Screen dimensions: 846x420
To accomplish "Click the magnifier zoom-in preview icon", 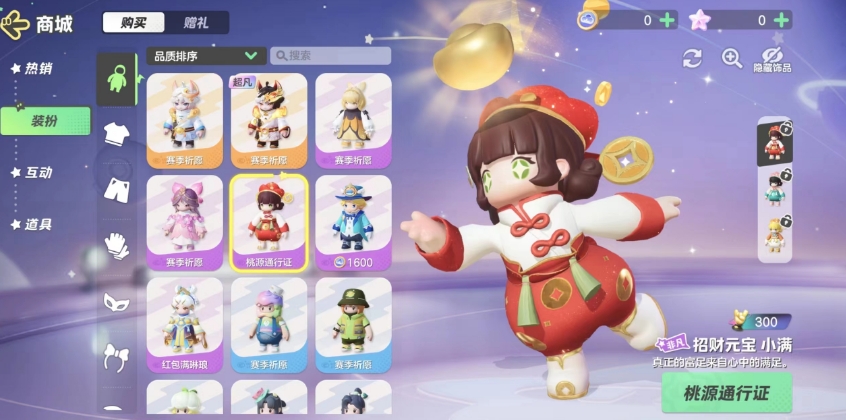I will [732, 58].
